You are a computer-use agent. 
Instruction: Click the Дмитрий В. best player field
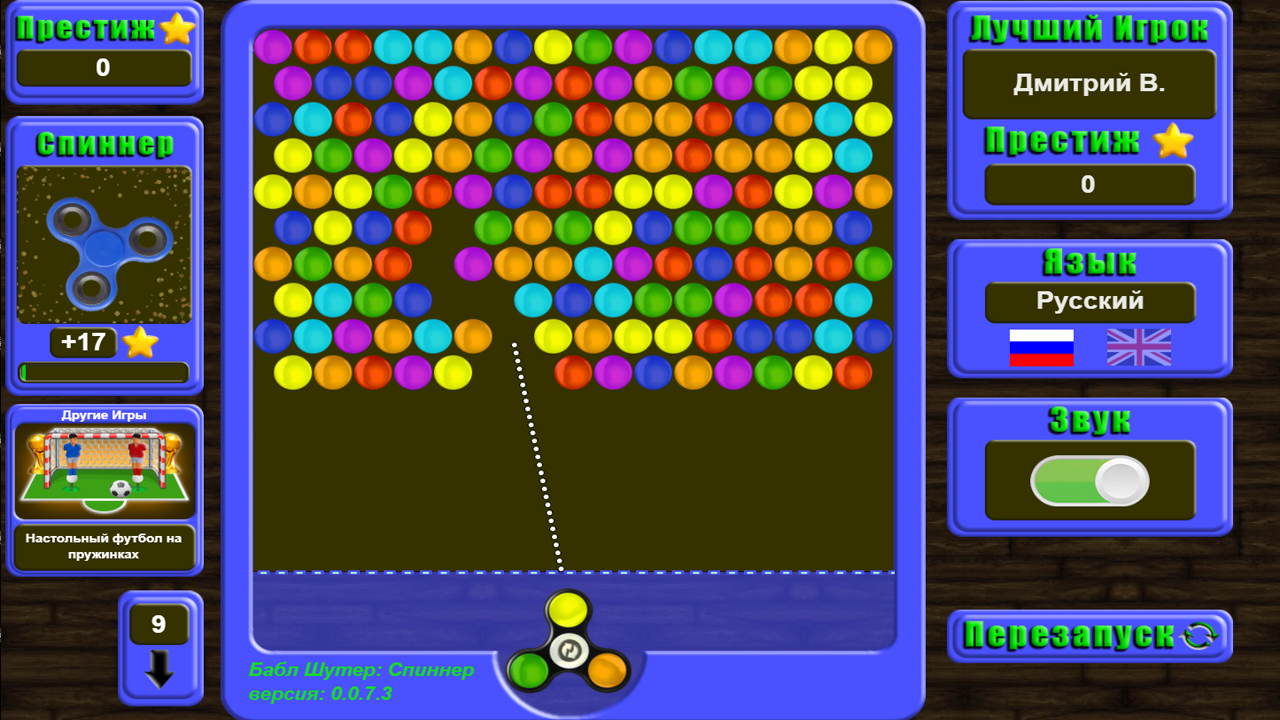point(1089,85)
